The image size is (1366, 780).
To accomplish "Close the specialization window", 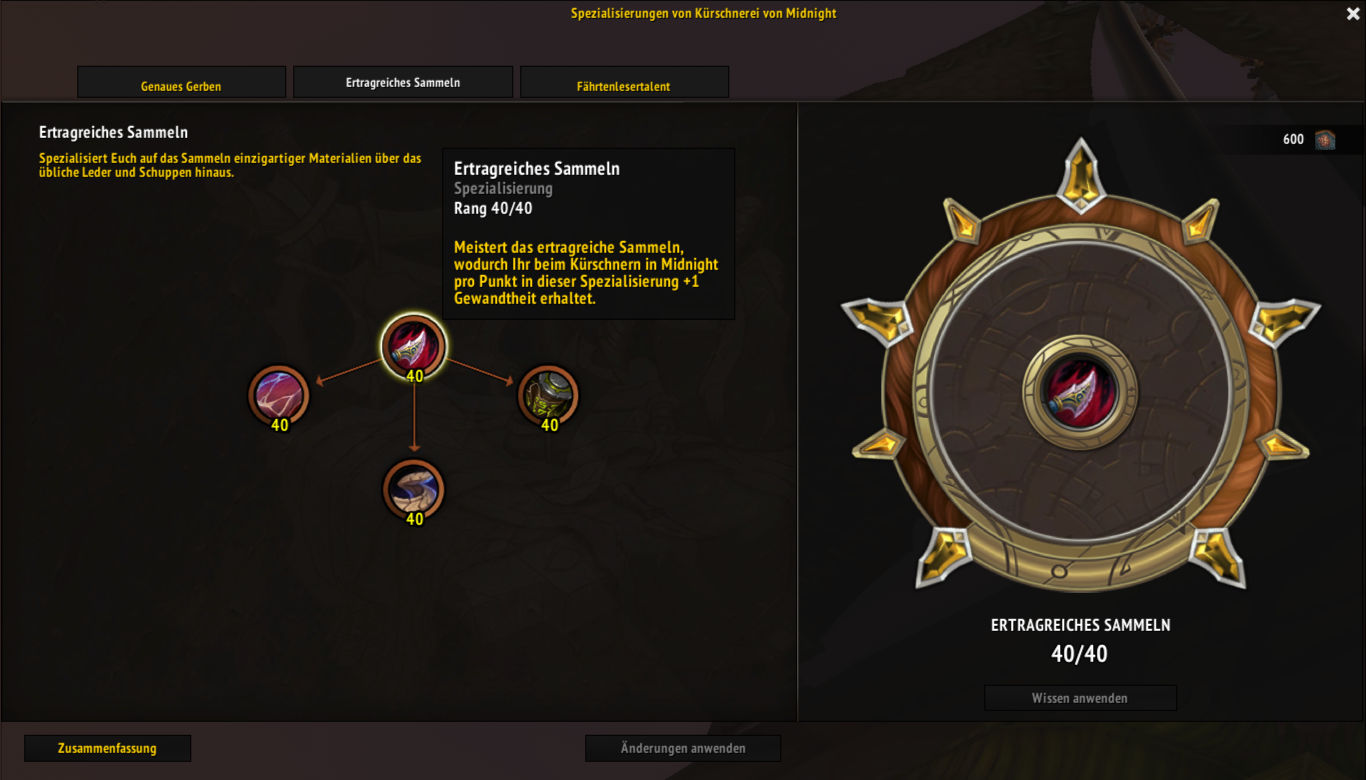I will (1352, 13).
